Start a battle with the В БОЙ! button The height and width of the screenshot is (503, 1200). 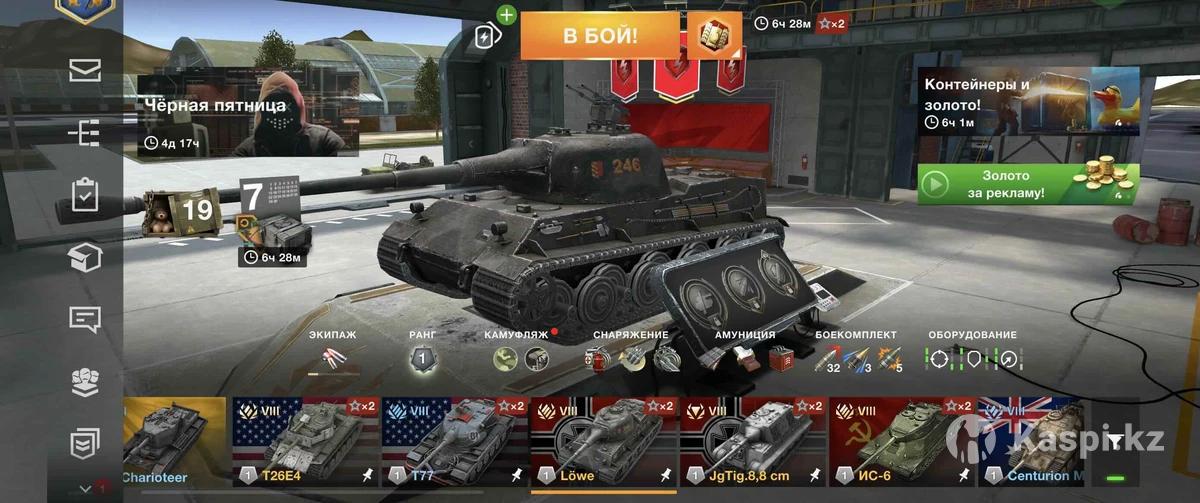coord(600,37)
